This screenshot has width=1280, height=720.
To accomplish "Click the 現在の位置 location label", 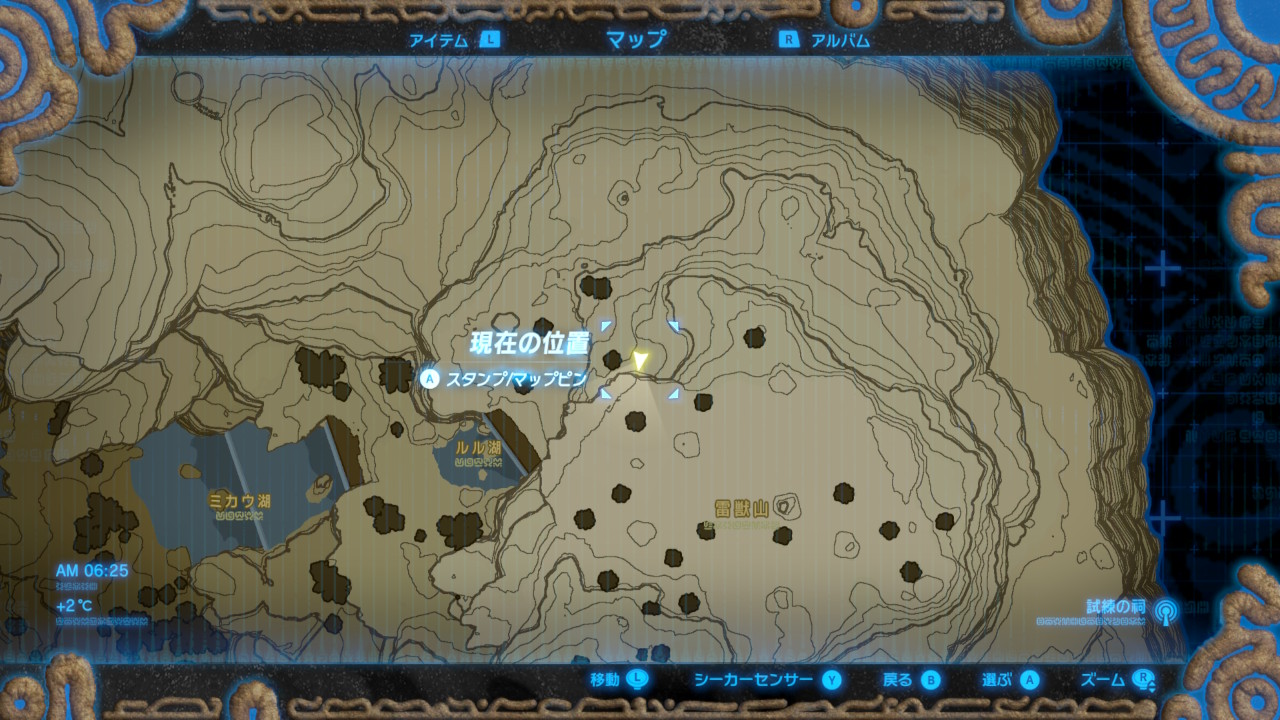I will pyautogui.click(x=529, y=341).
